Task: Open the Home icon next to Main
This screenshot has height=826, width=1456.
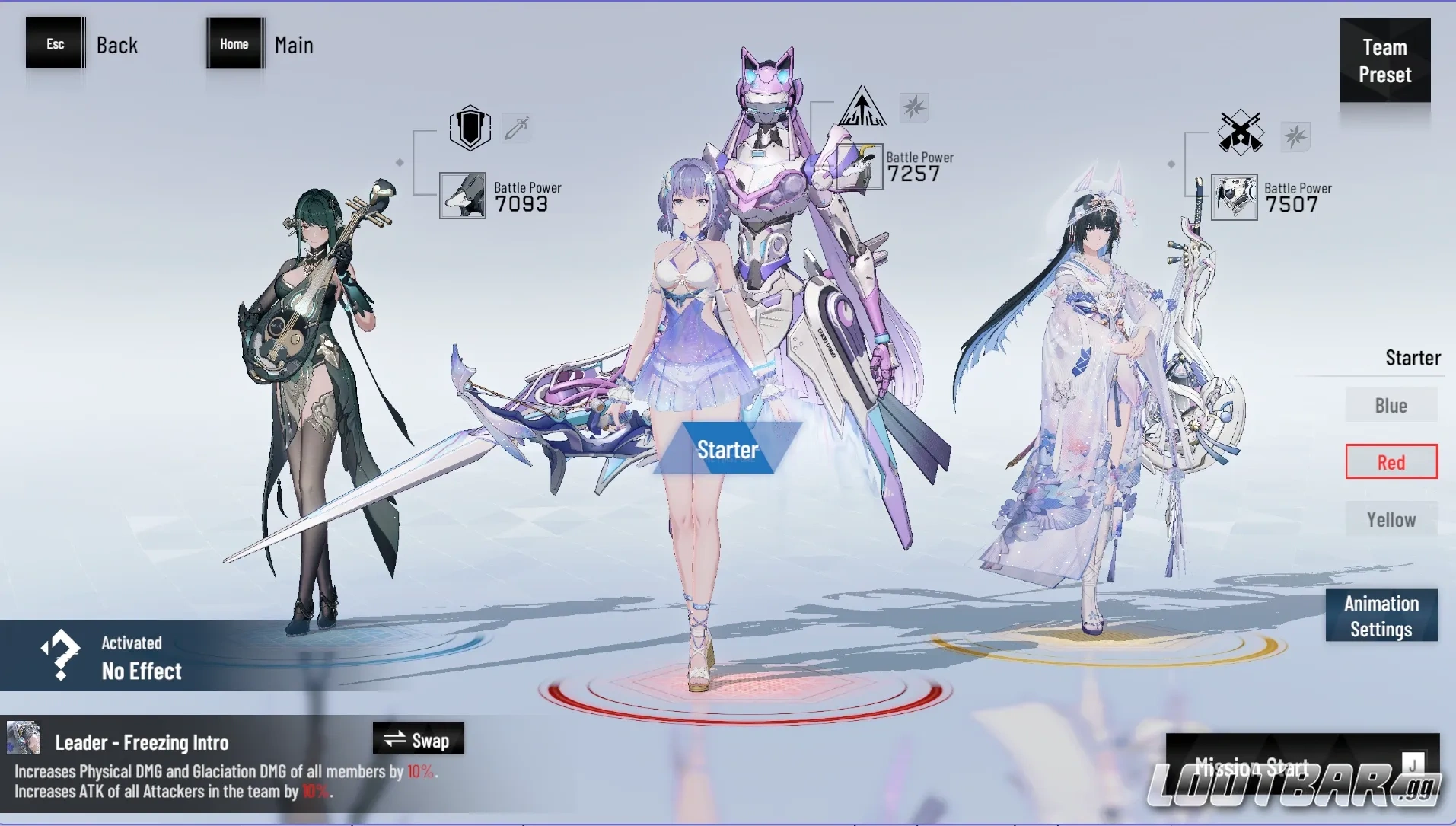Action: pyautogui.click(x=234, y=43)
